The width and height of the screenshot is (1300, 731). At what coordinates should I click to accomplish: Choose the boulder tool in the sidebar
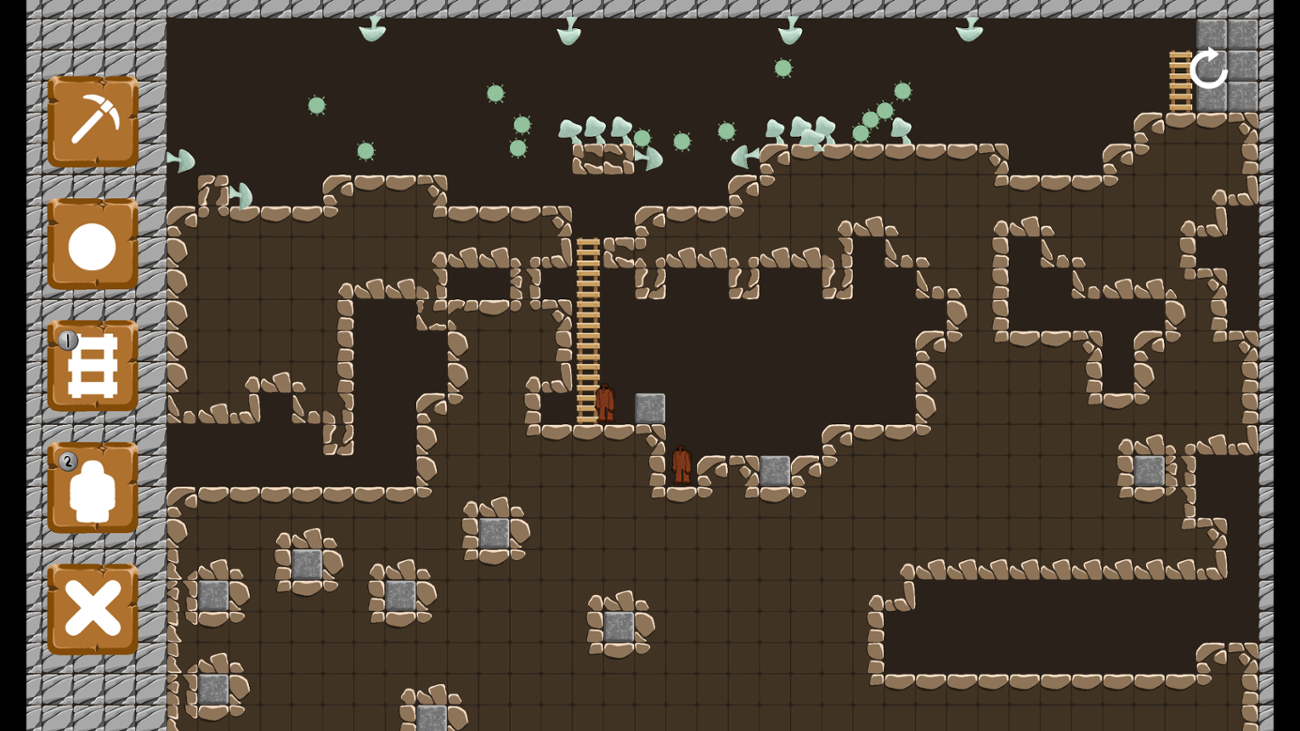92,243
